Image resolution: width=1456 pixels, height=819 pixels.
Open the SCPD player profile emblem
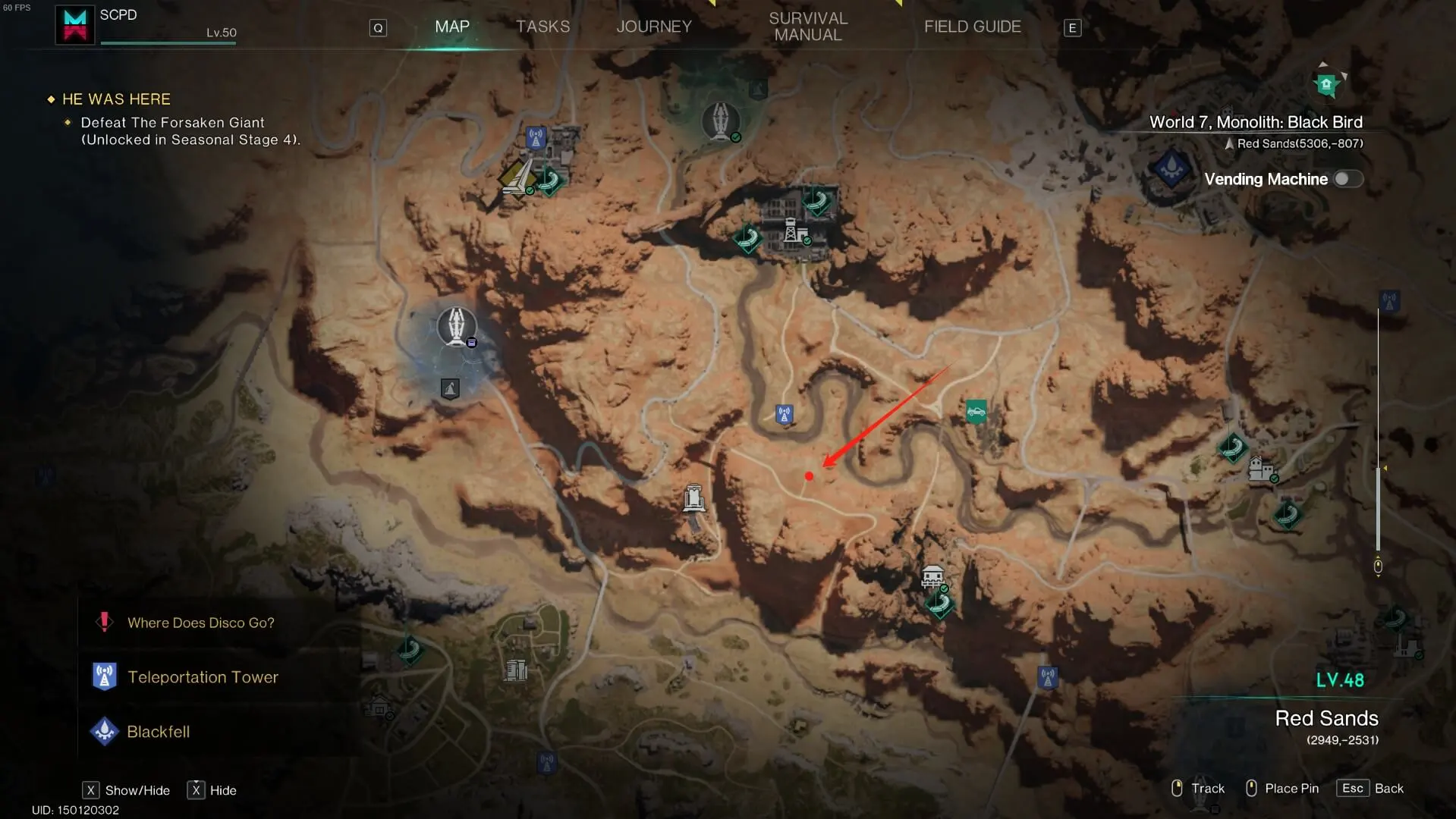(x=74, y=25)
